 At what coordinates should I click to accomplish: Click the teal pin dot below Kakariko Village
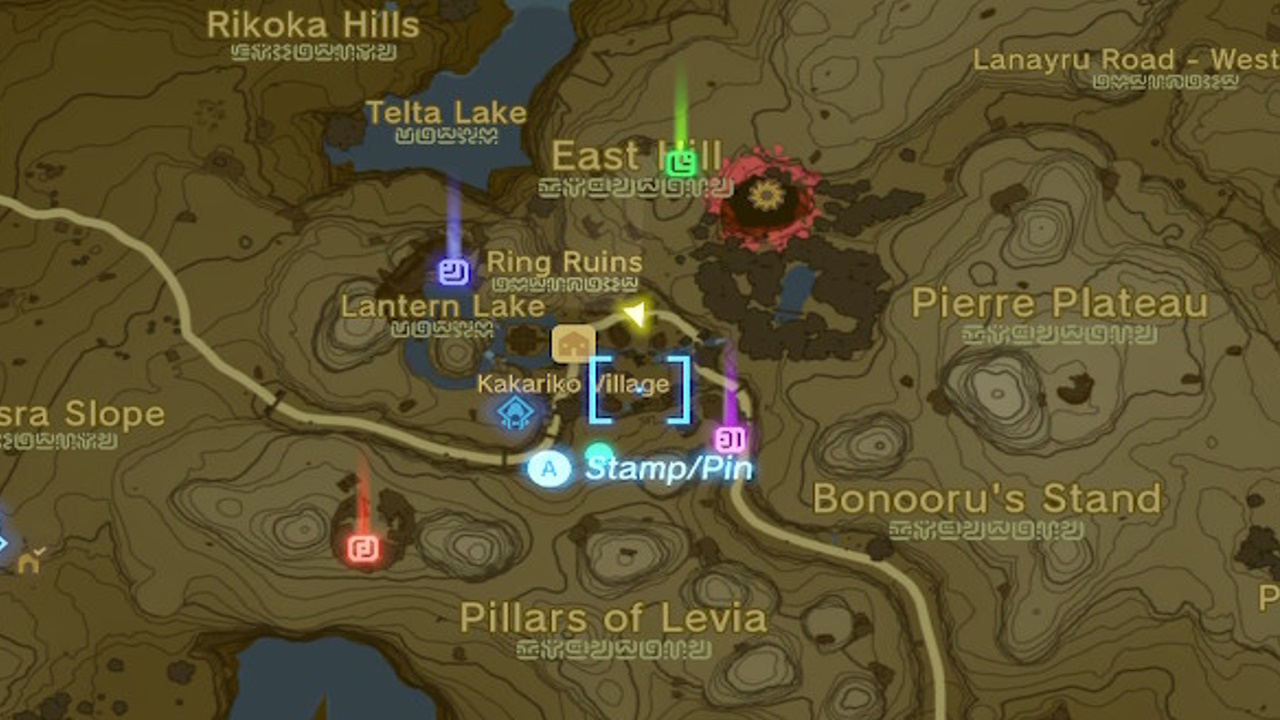[x=597, y=452]
